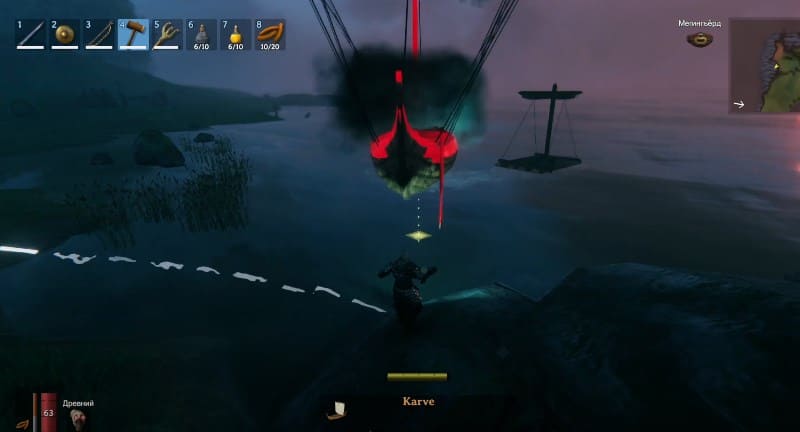Choose the highlighted hammer slot
Screen dimensions: 800x432
133,35
